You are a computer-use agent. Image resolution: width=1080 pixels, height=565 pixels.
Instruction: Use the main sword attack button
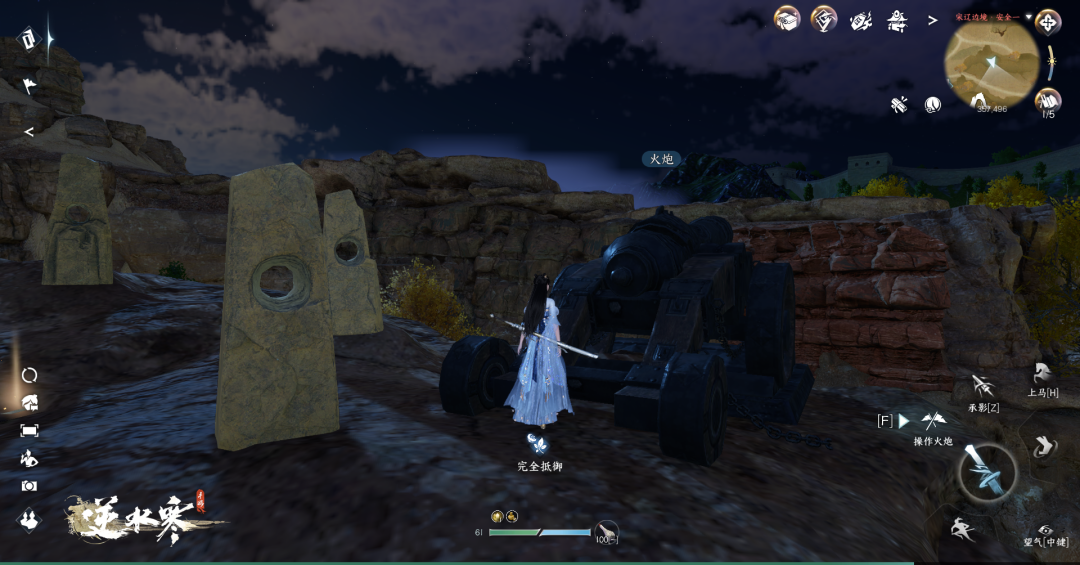point(987,472)
